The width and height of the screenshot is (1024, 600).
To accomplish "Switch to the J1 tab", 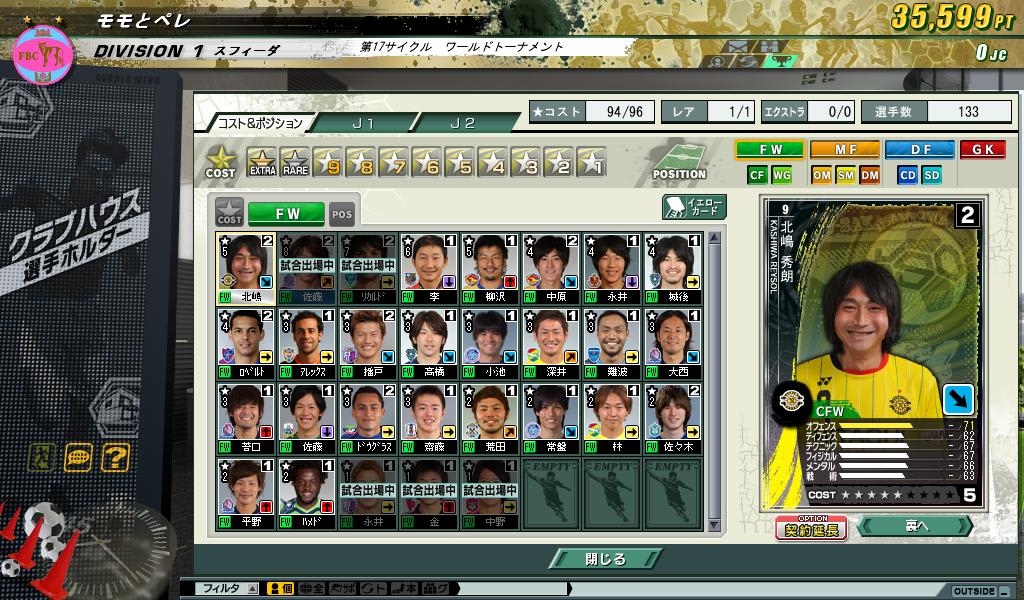I will point(364,123).
